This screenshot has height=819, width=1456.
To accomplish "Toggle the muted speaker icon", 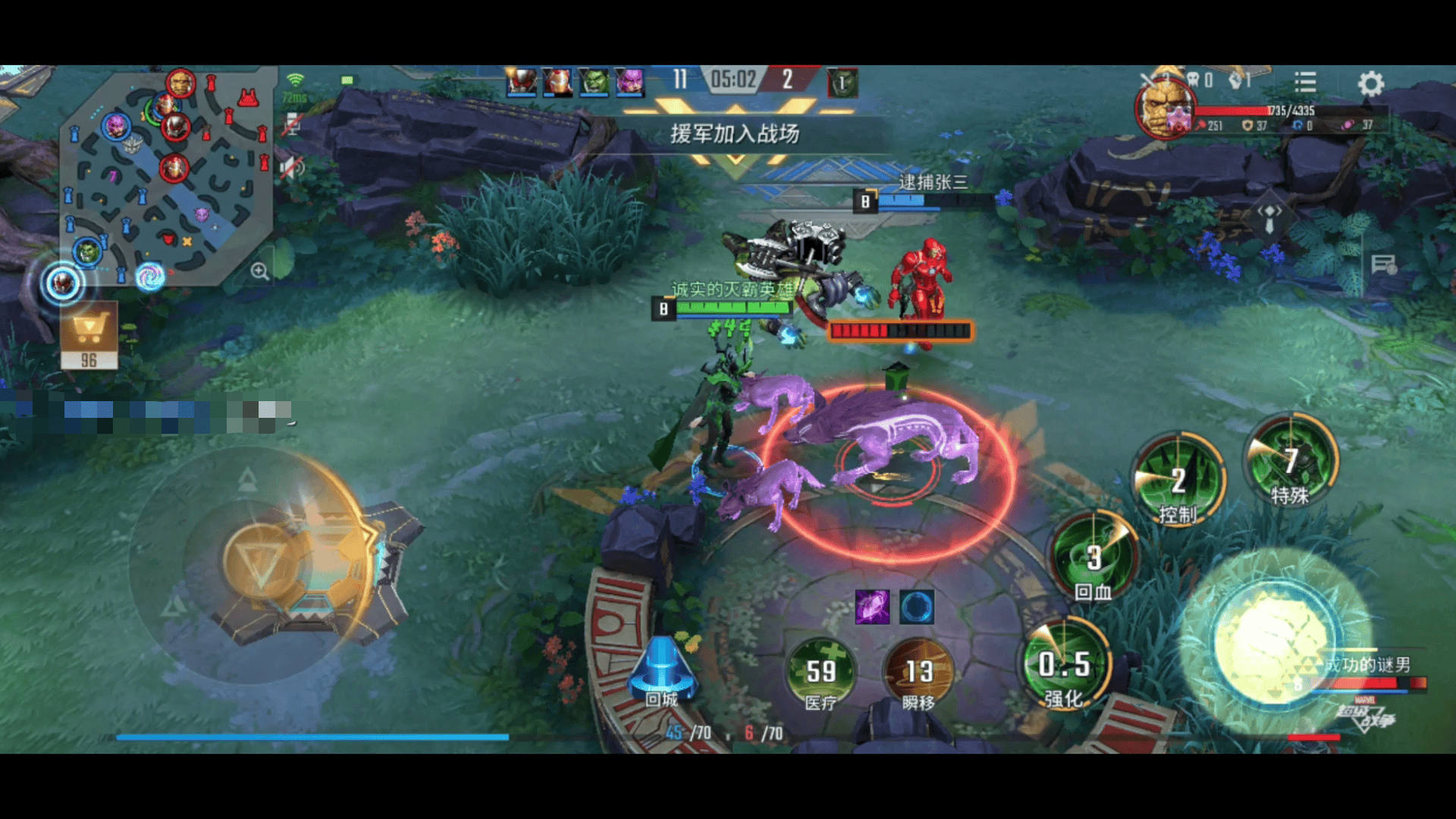I will point(292,168).
